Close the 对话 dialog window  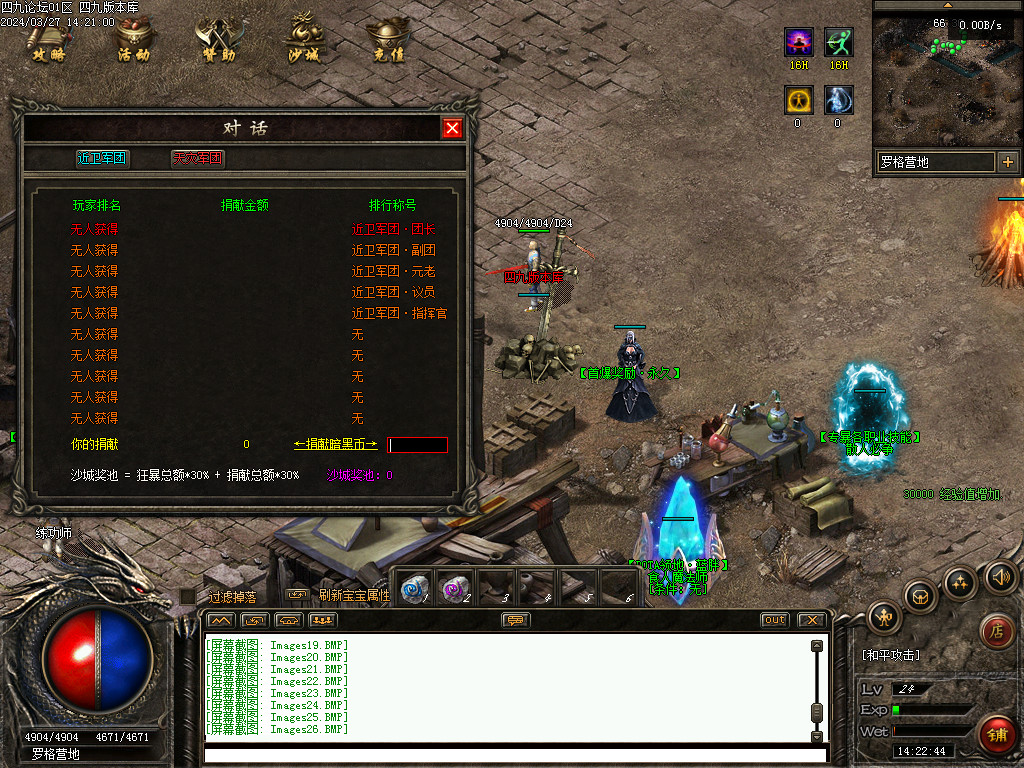point(452,128)
